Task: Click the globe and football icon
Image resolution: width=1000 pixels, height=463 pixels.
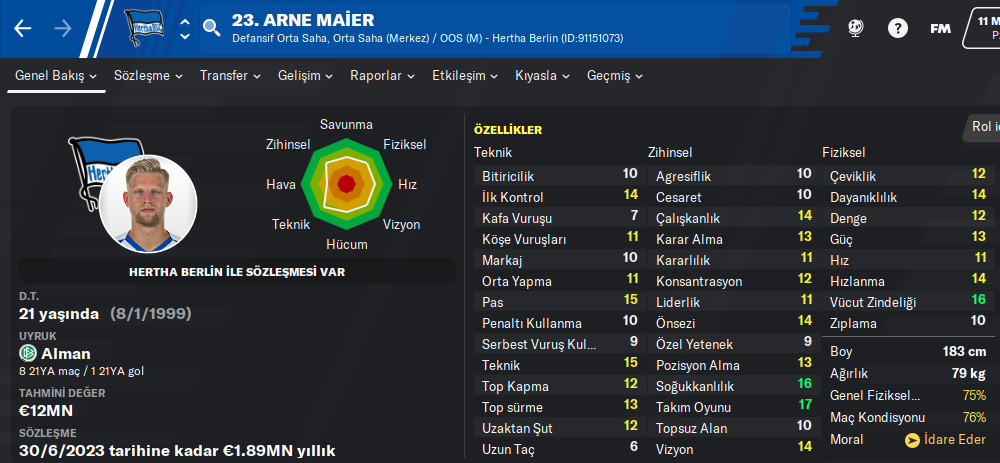Action: (855, 28)
